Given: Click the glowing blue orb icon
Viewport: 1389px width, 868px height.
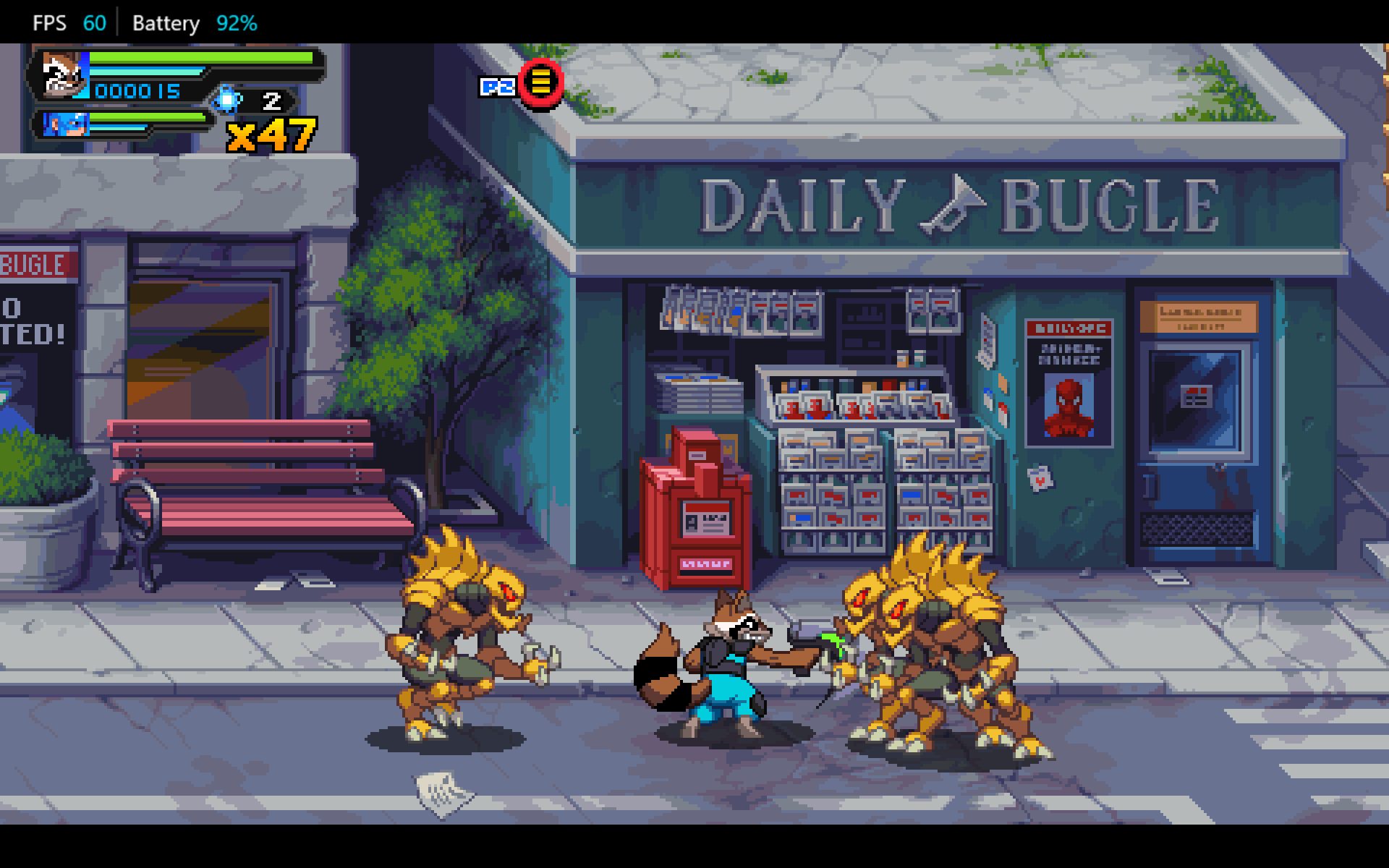Looking at the screenshot, I should coord(227,100).
